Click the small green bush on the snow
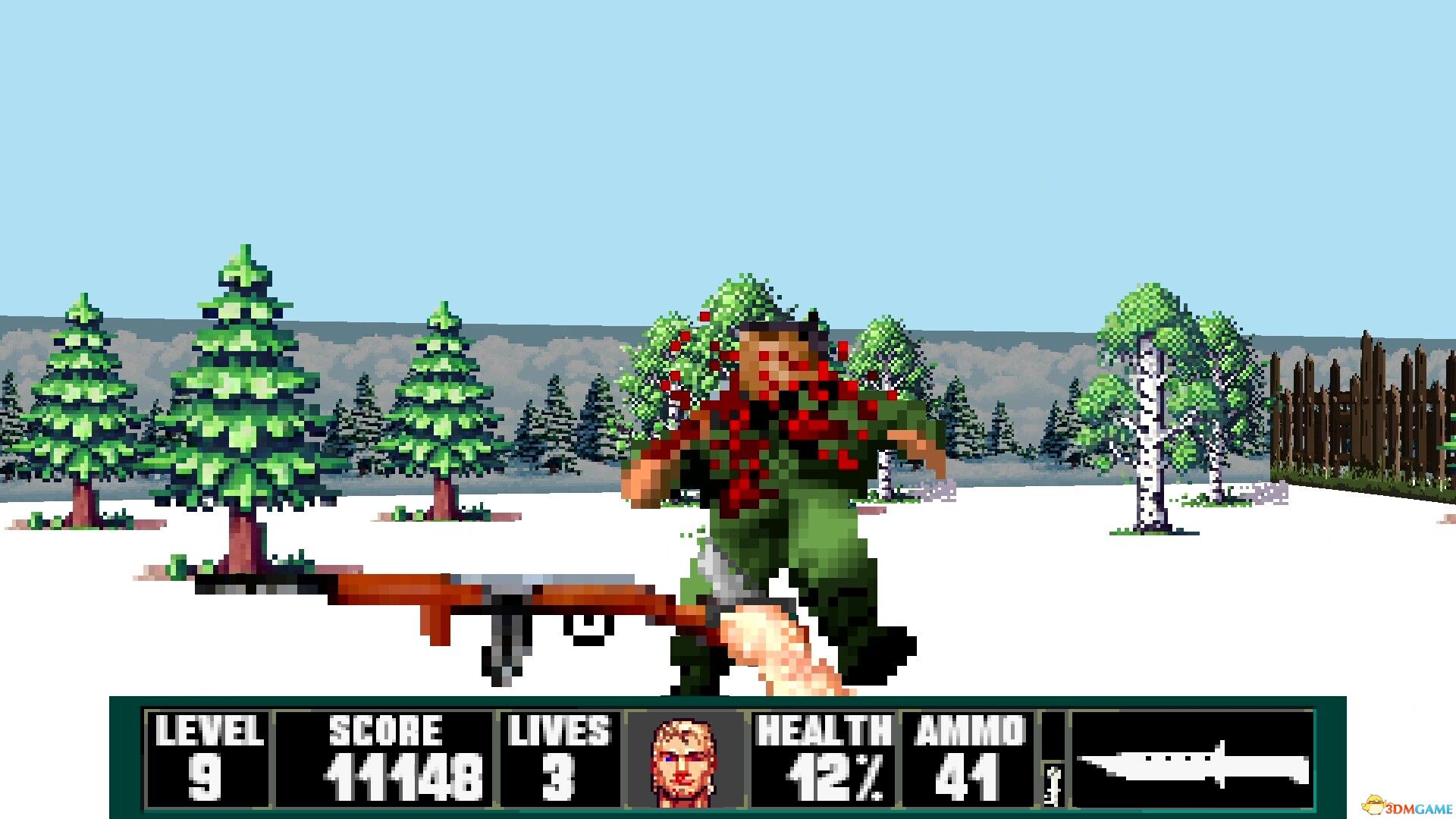The image size is (1456, 819). click(176, 566)
